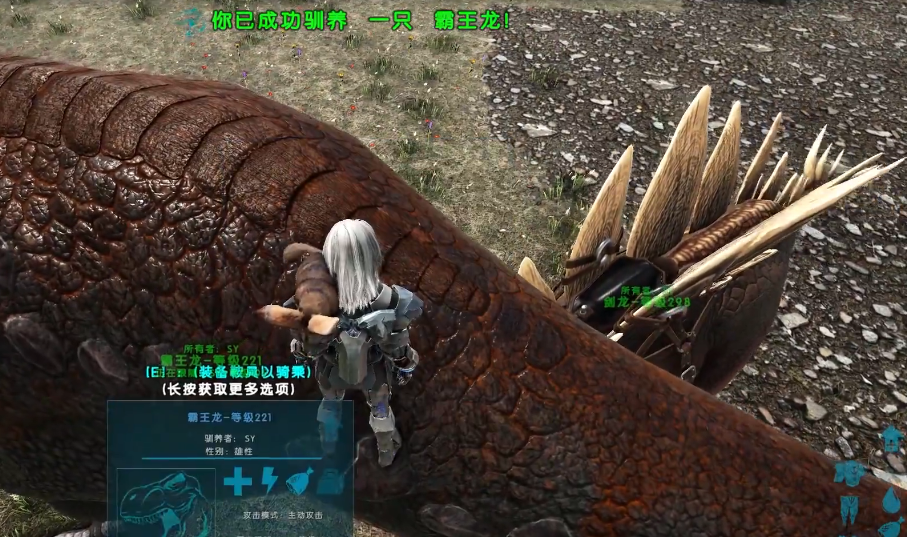Click the water drop status icon
The width and height of the screenshot is (907, 537).
(x=893, y=500)
